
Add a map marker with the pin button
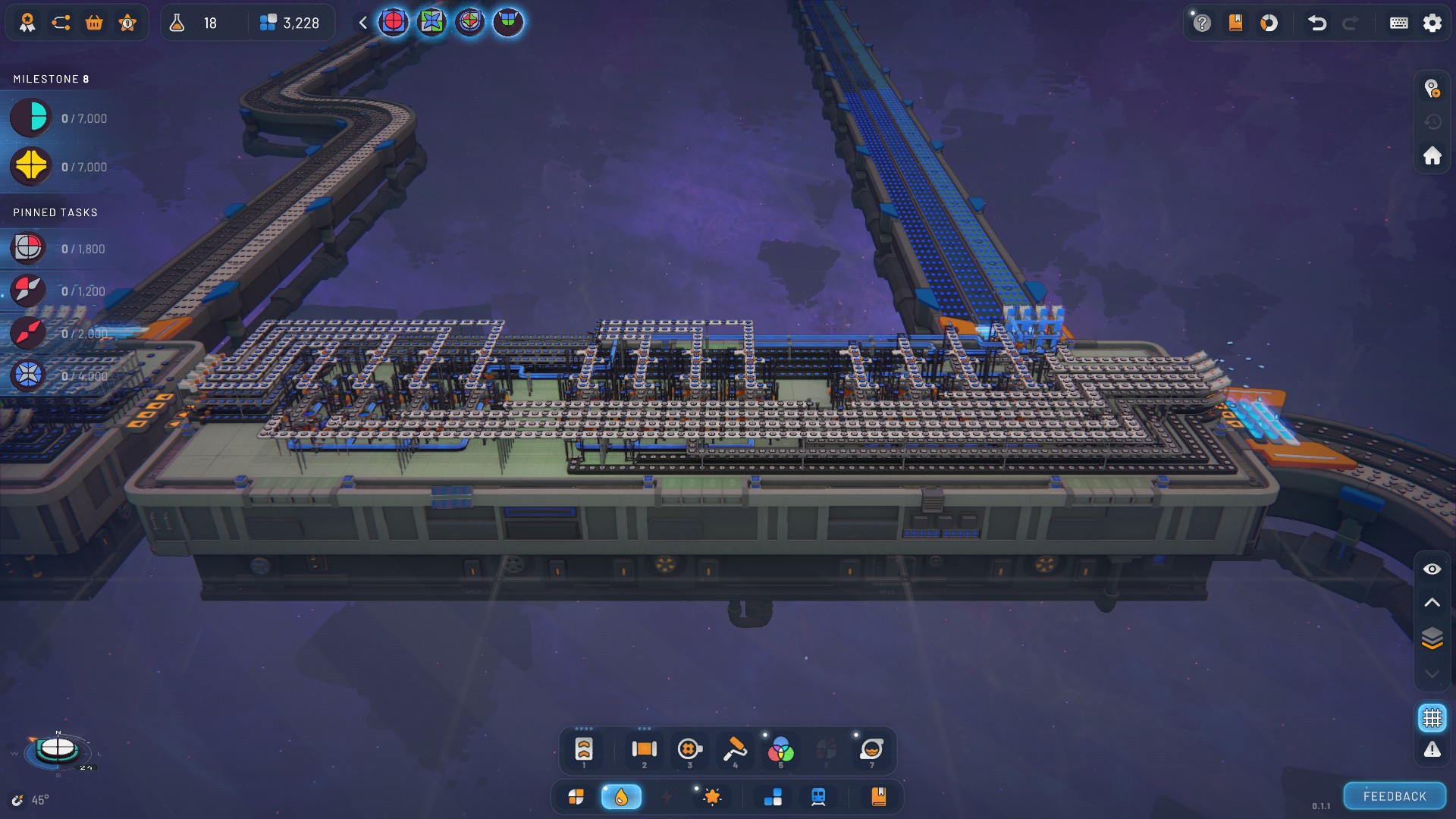click(1432, 89)
